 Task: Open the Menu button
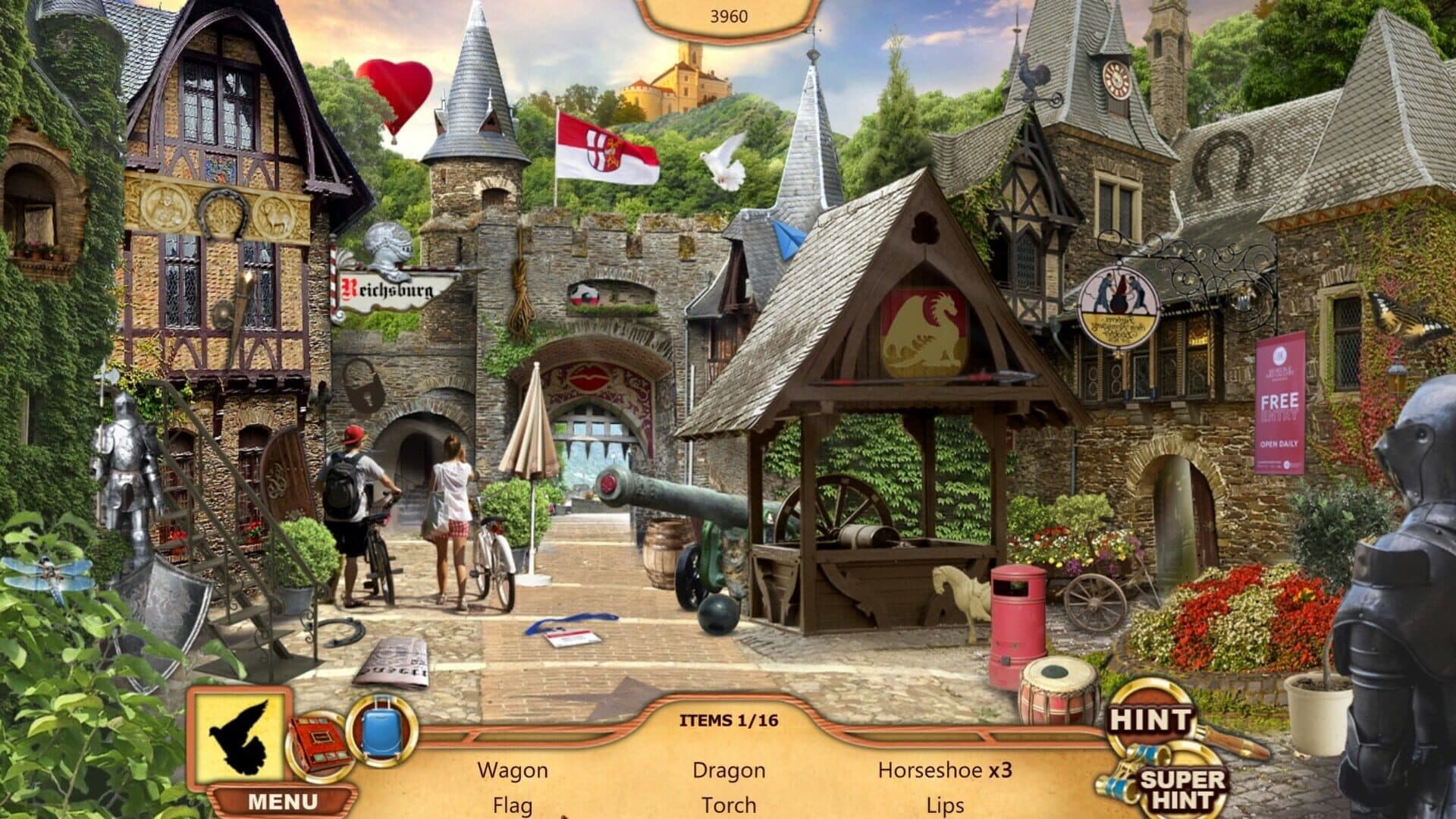[282, 802]
